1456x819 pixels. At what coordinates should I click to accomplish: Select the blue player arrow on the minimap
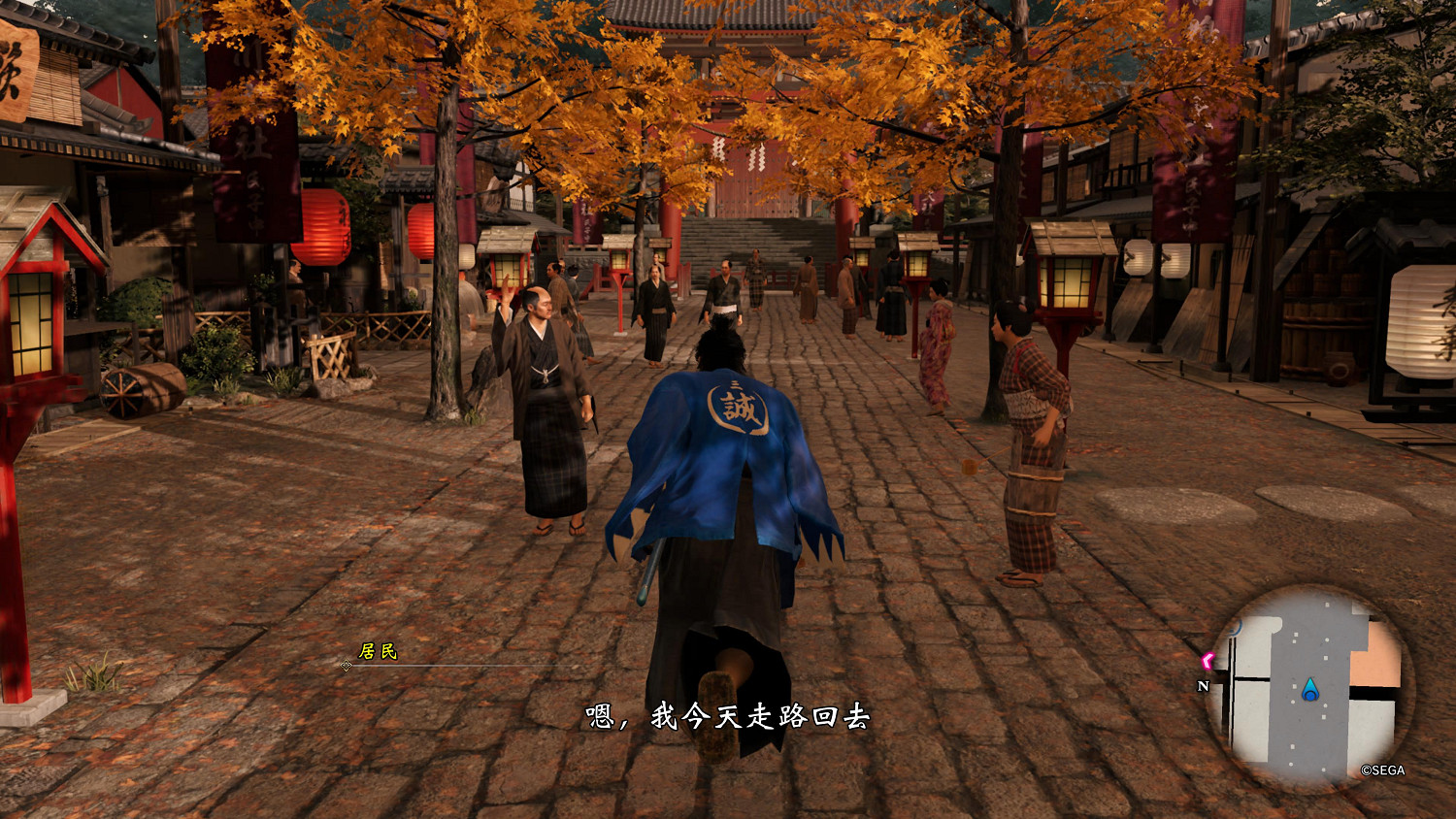coord(1311,690)
